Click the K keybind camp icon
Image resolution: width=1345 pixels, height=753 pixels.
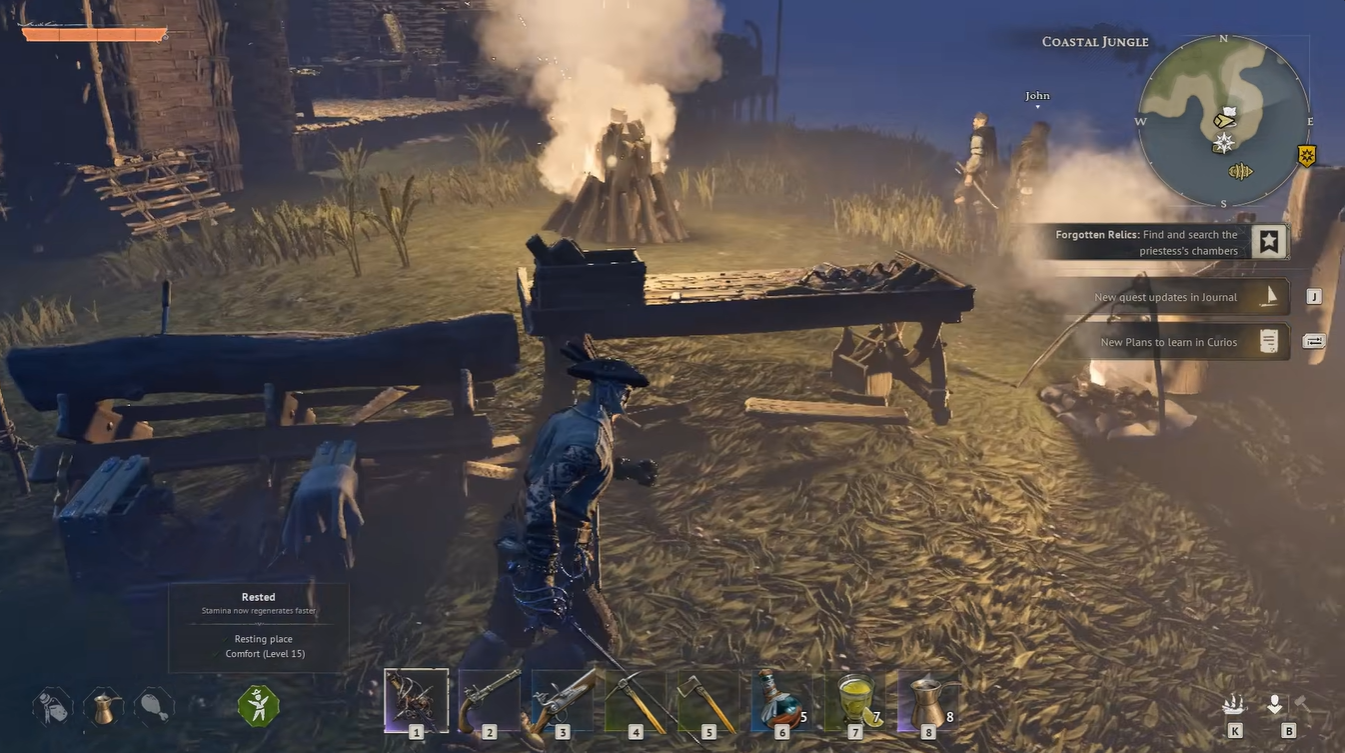tap(1233, 705)
